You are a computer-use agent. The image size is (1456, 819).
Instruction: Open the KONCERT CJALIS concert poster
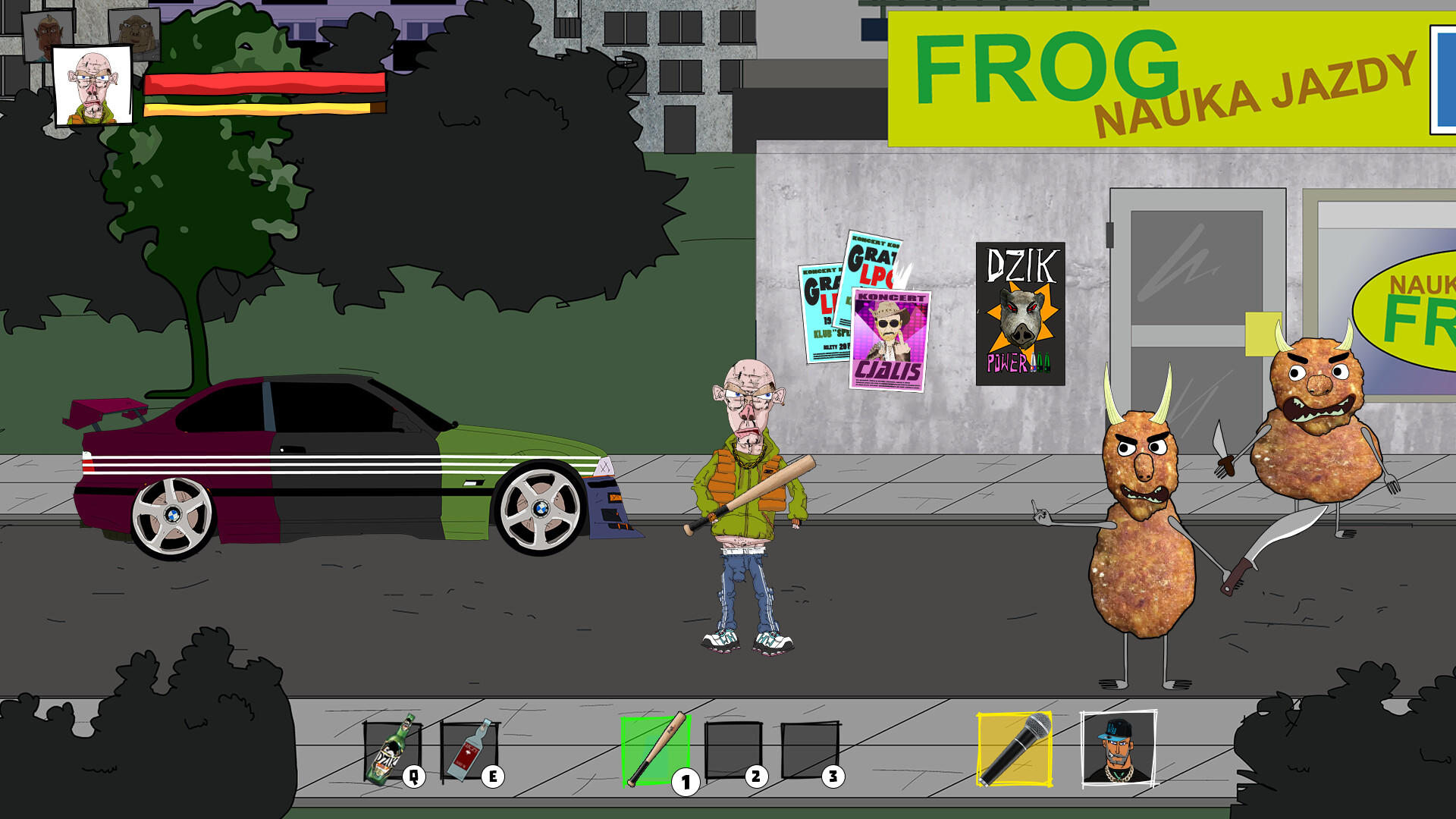(890, 337)
